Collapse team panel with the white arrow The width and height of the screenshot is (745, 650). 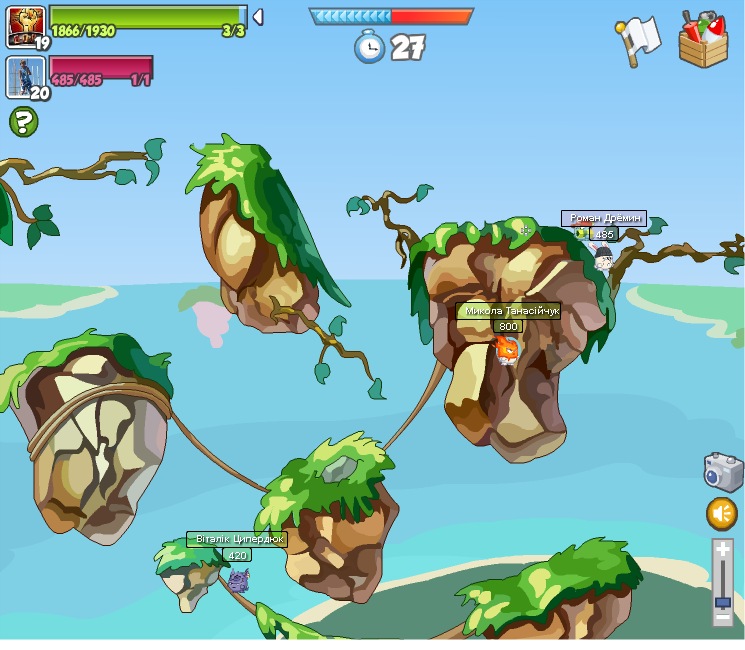click(x=257, y=17)
